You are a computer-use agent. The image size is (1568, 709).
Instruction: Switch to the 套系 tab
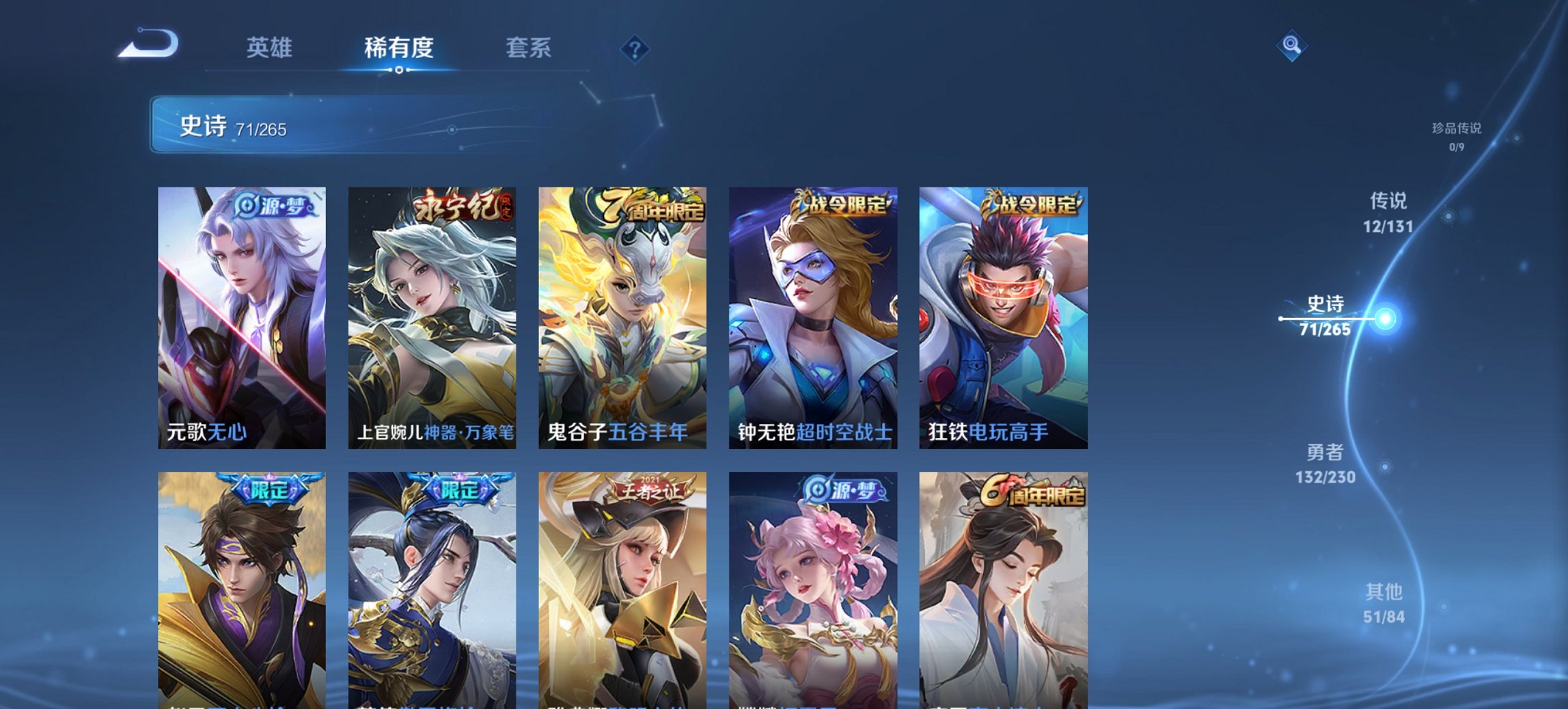tap(529, 49)
